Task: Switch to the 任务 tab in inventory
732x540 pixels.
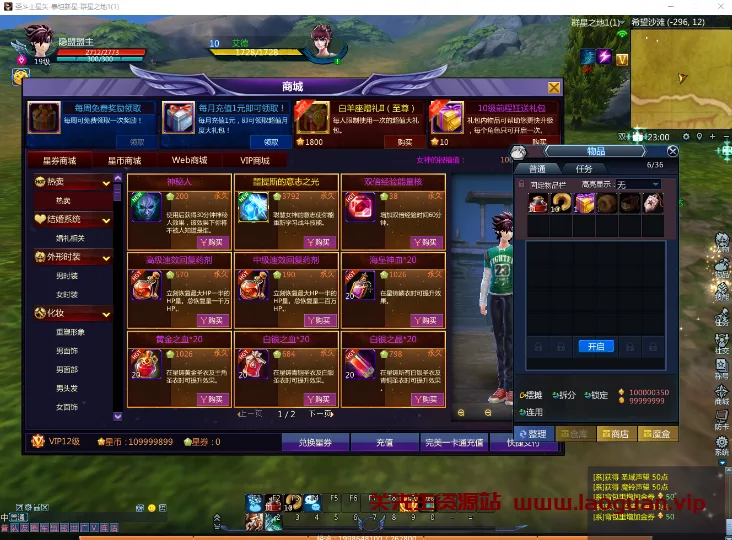Action: 583,168
